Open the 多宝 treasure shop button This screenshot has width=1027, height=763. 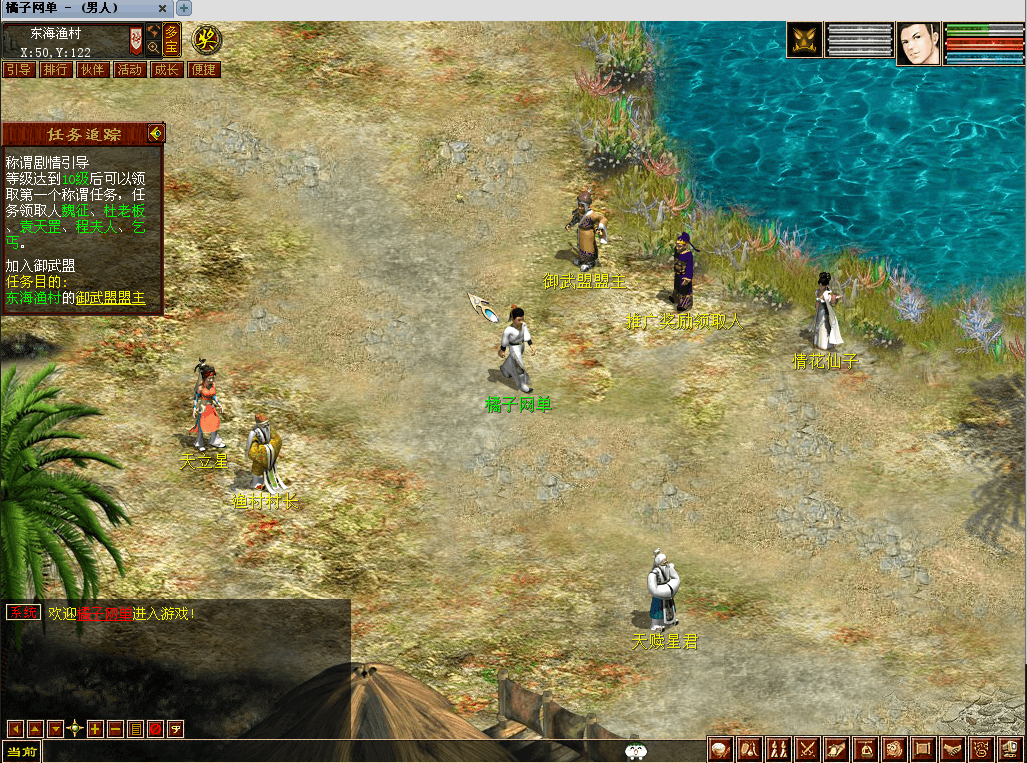click(x=172, y=39)
